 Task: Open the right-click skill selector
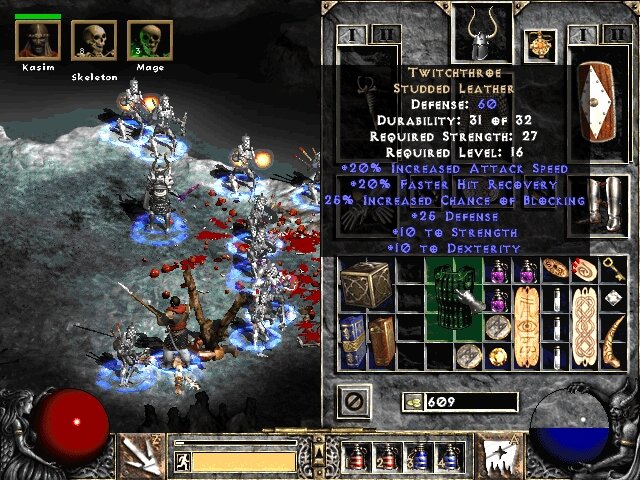click(x=497, y=456)
